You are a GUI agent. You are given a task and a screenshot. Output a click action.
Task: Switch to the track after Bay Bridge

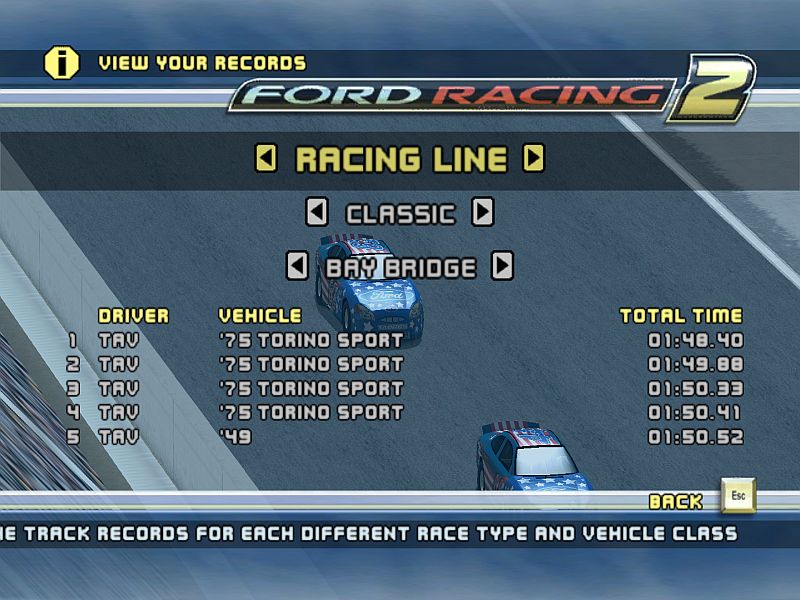click(503, 266)
